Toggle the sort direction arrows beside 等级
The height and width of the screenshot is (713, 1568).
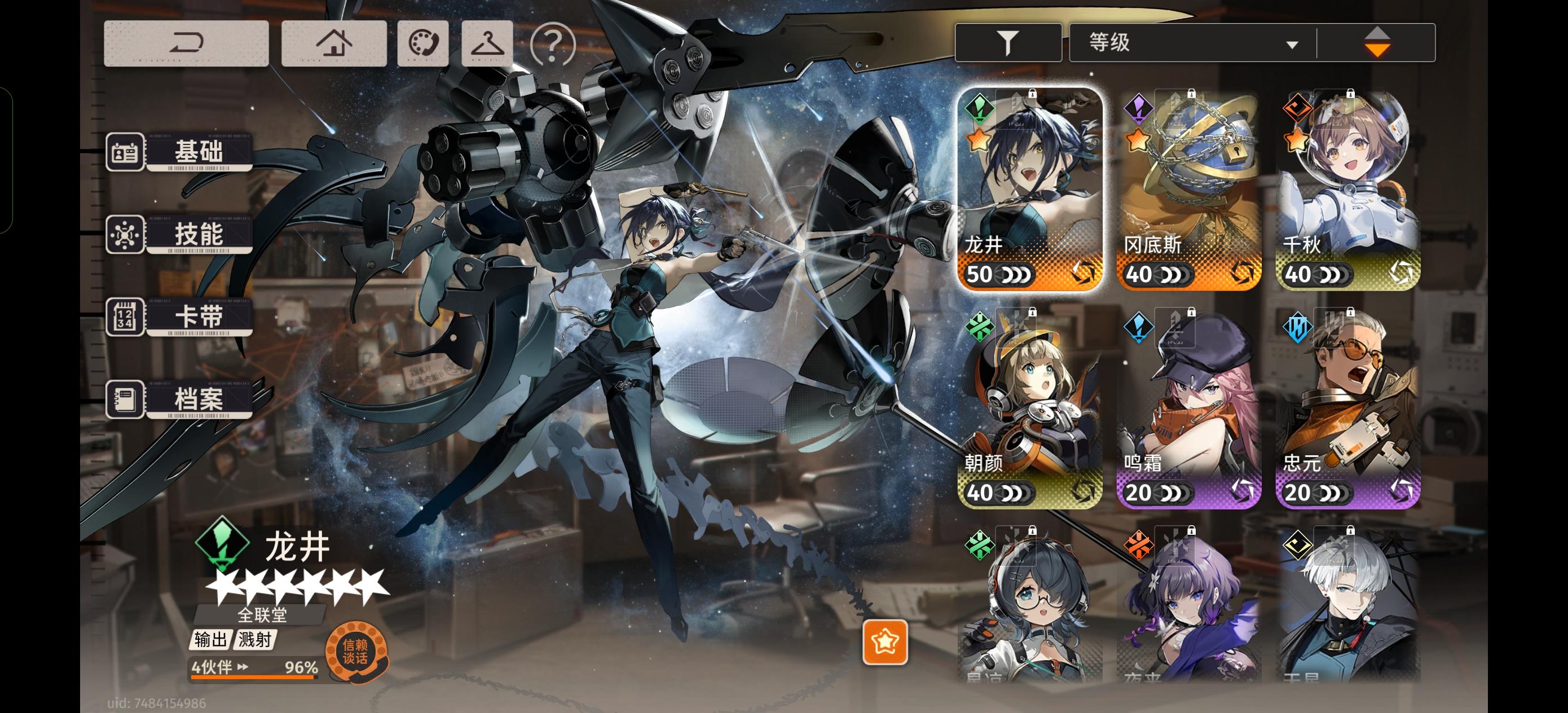click(x=1378, y=41)
